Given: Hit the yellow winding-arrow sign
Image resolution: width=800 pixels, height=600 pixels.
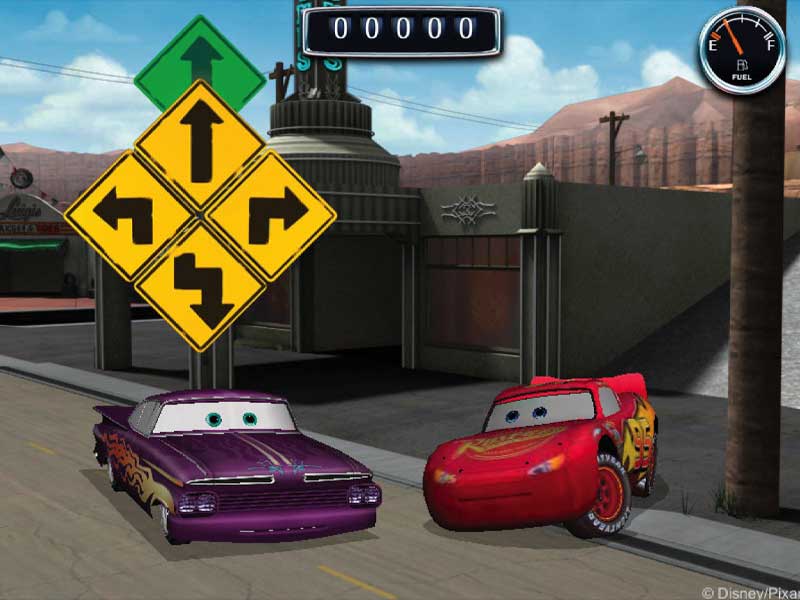Looking at the screenshot, I should [x=200, y=287].
